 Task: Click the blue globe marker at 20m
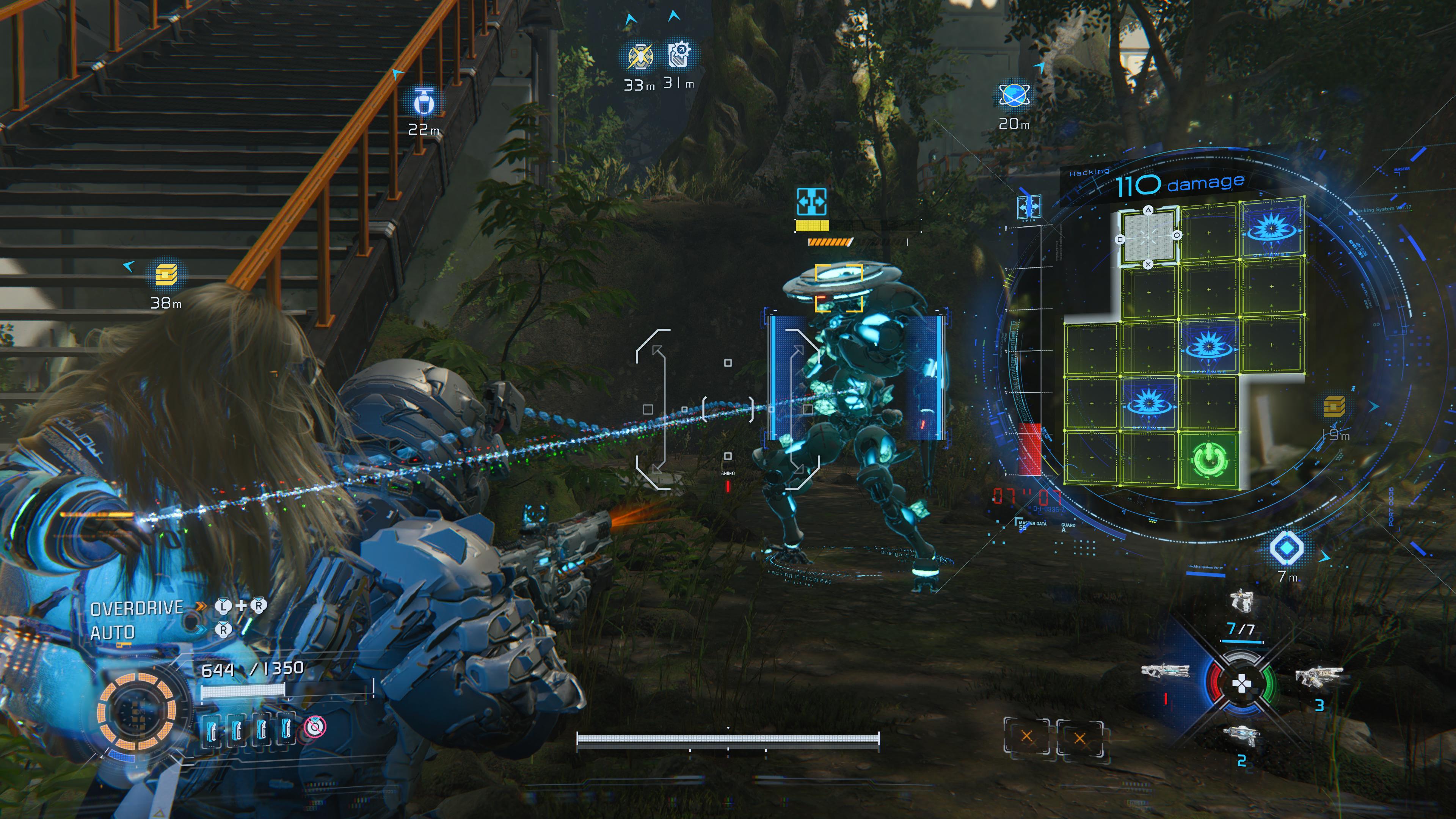point(1014,96)
